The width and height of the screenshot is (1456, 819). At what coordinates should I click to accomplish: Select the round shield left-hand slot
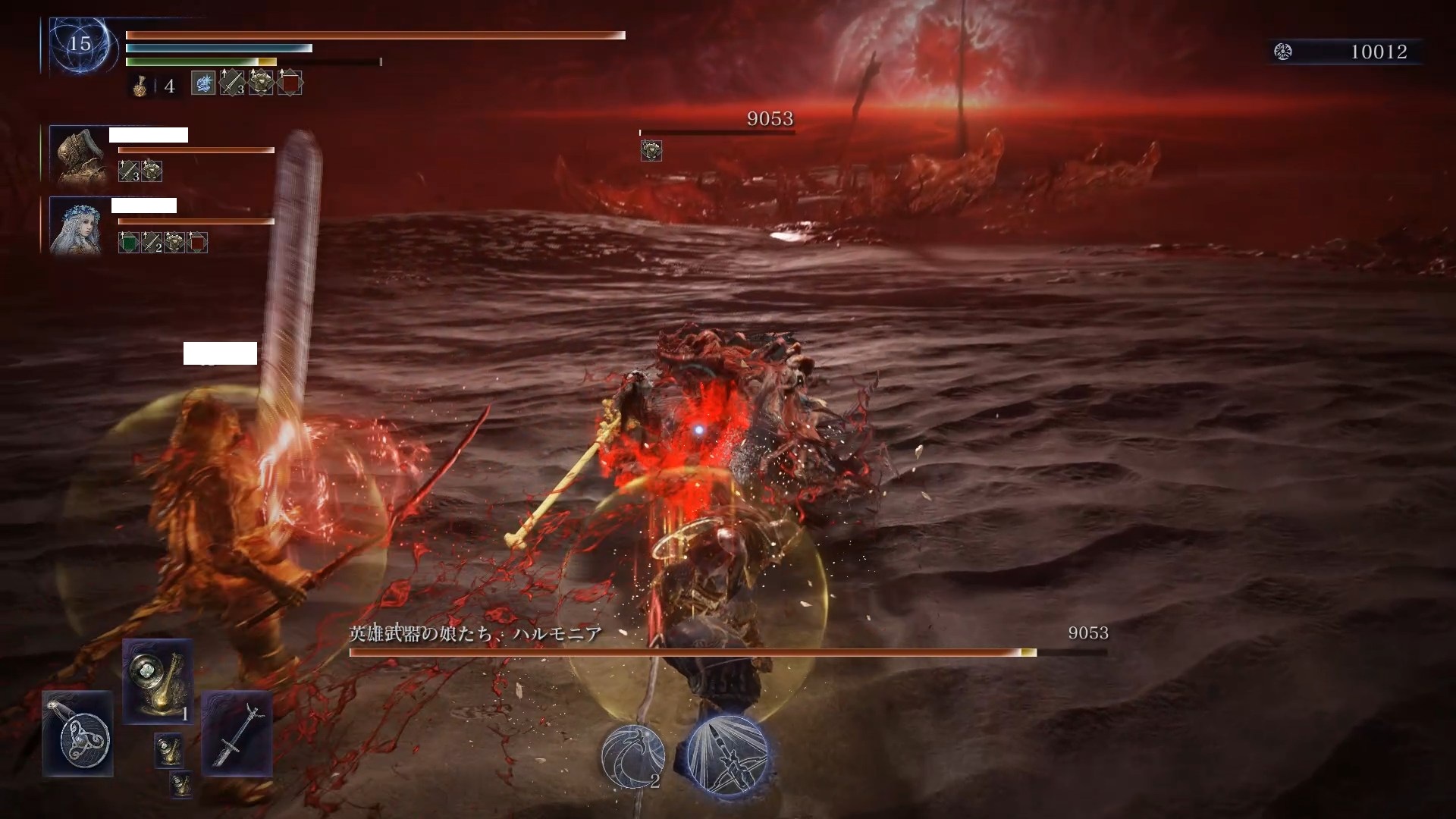(x=77, y=733)
